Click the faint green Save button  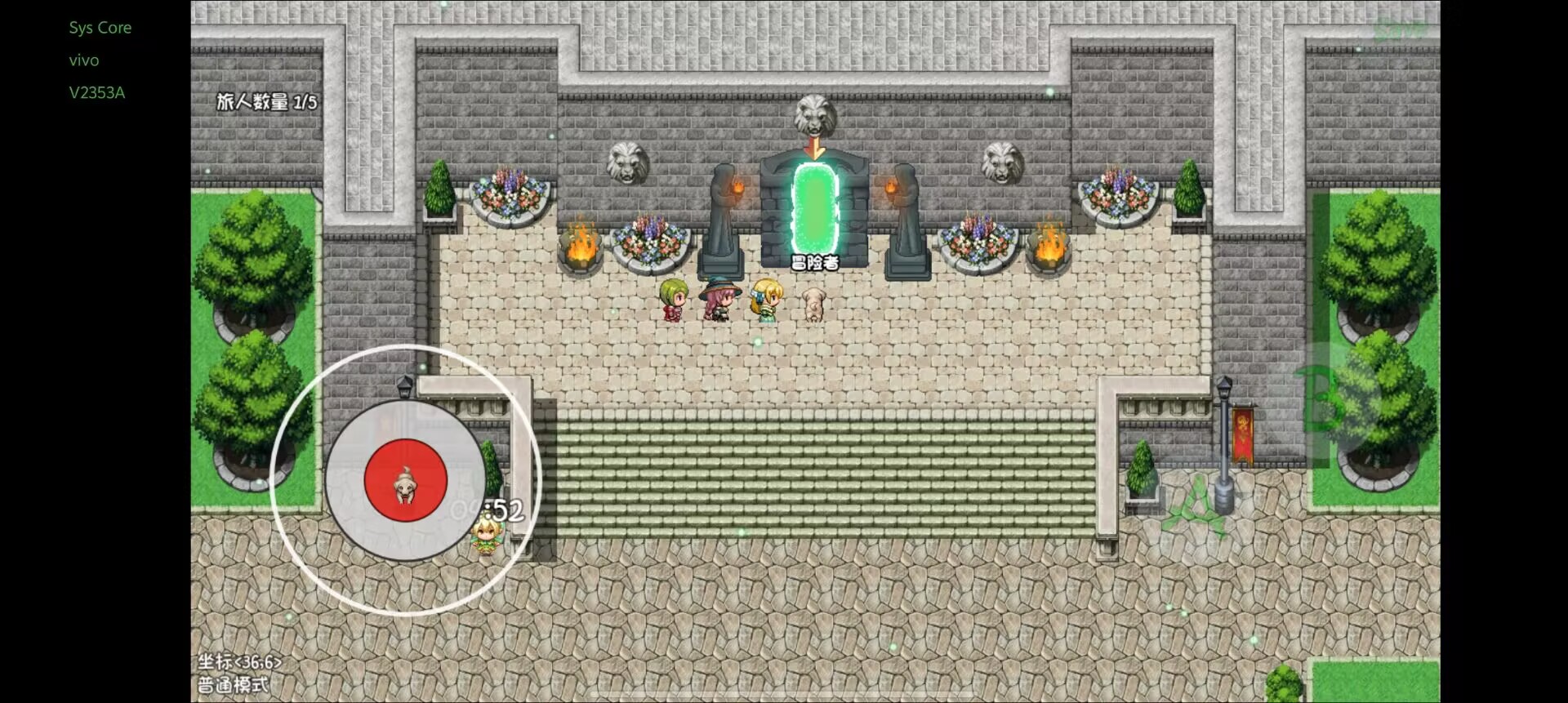pos(1398,30)
